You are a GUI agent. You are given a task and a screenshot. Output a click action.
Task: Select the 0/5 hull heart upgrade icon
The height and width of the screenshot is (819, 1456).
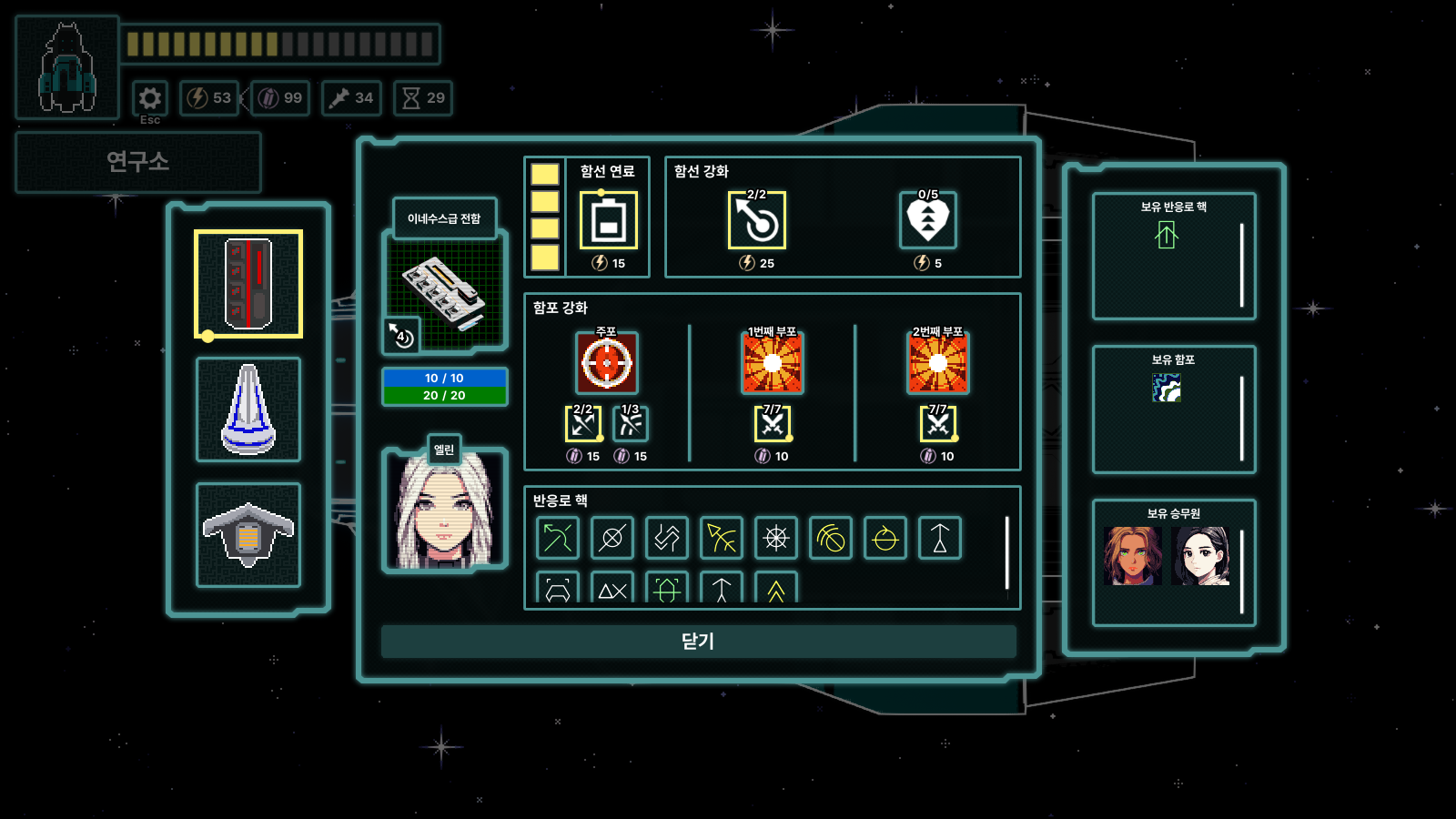(927, 221)
